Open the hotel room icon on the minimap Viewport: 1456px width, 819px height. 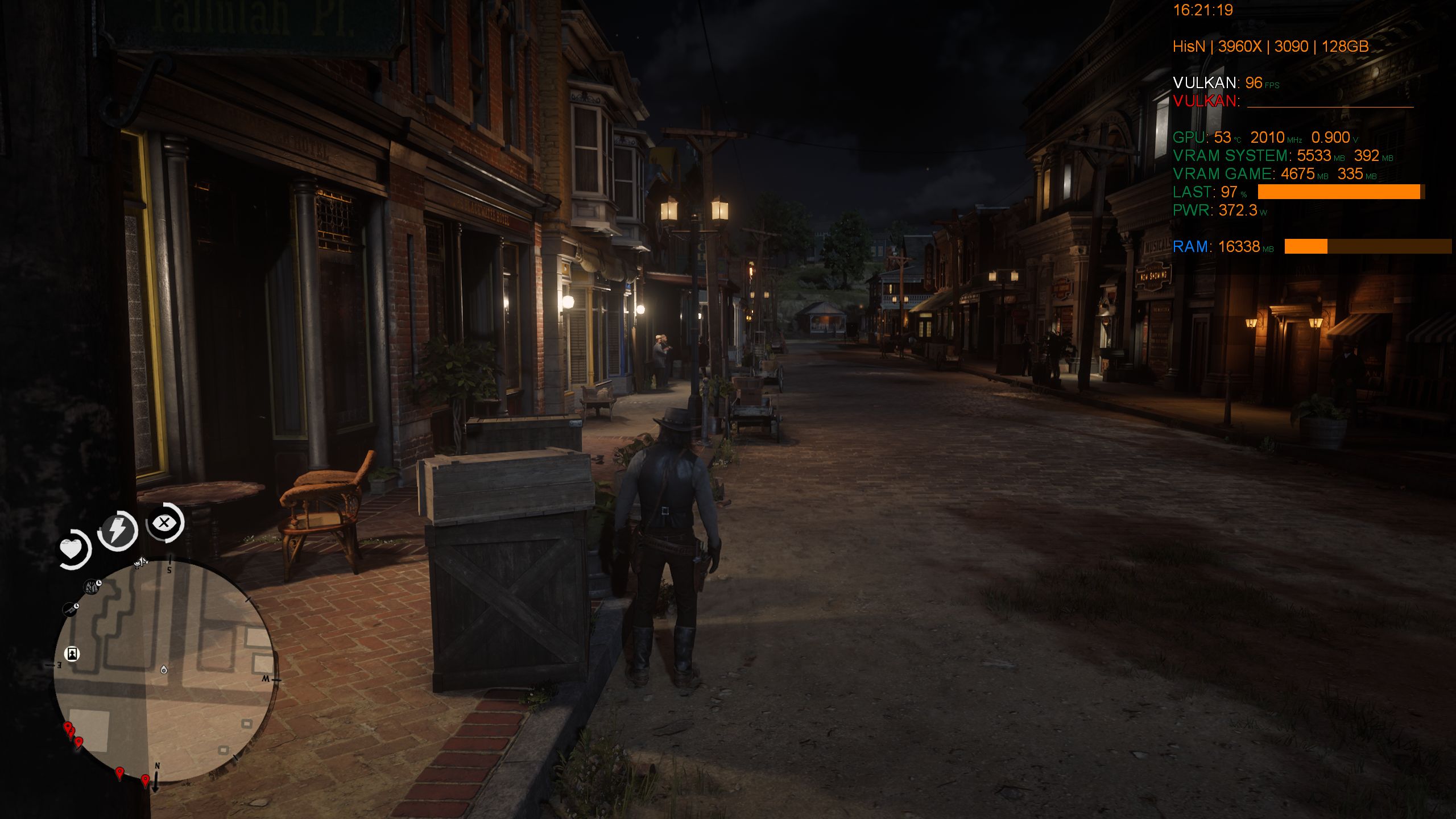(x=72, y=654)
